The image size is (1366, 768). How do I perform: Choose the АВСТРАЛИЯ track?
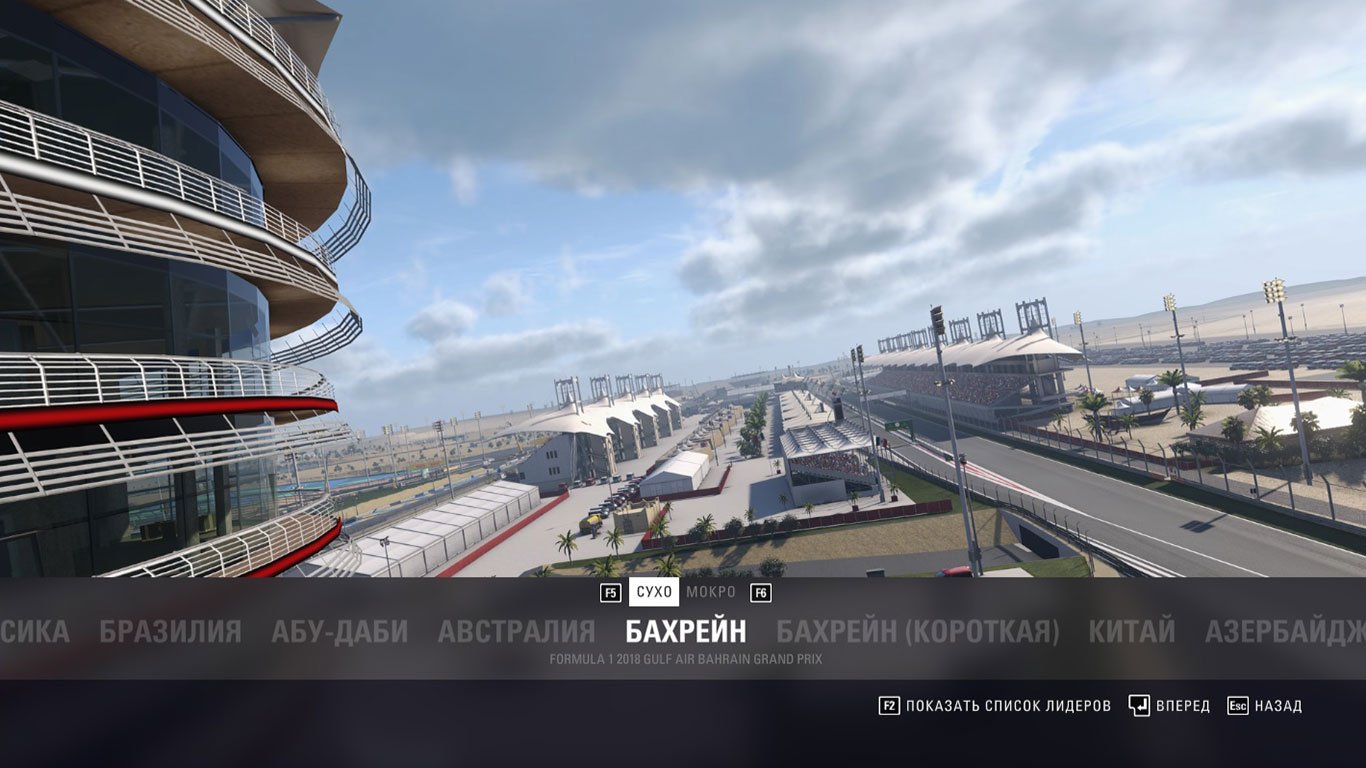pyautogui.click(x=515, y=632)
